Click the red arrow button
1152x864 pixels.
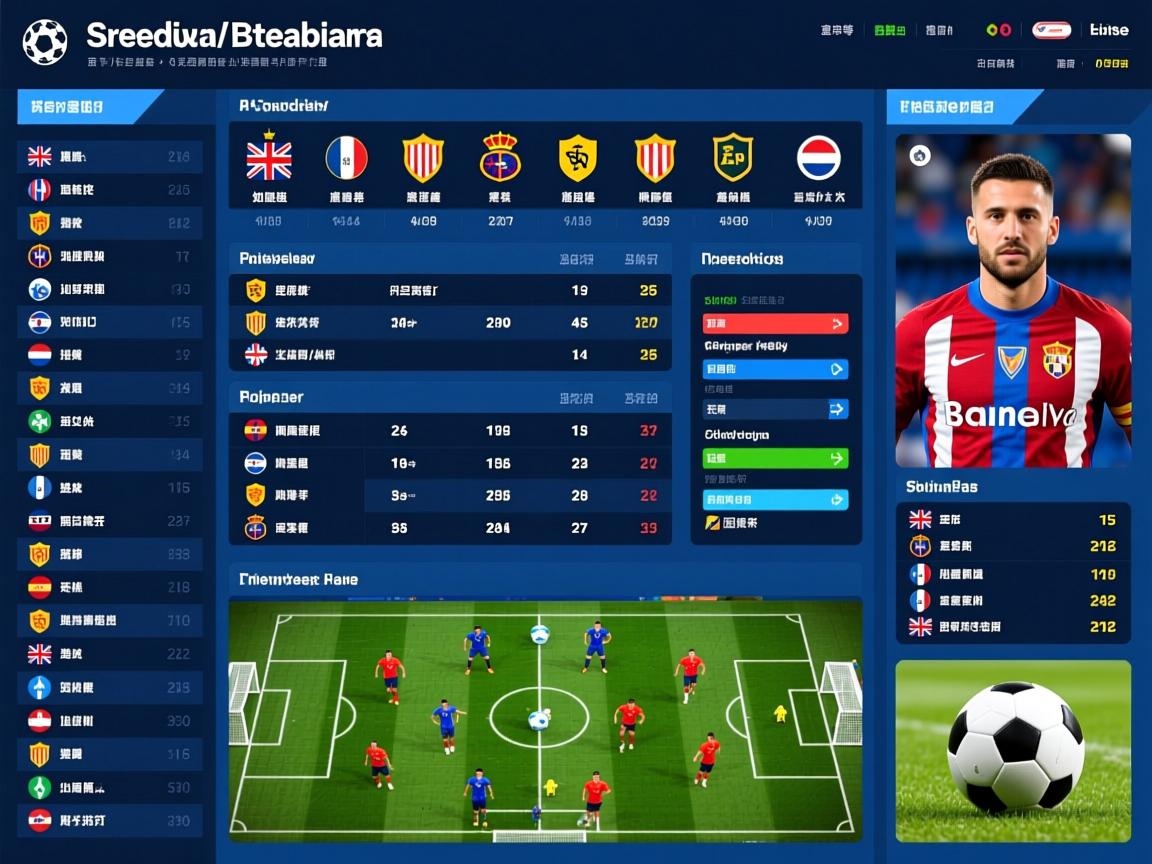tap(776, 323)
